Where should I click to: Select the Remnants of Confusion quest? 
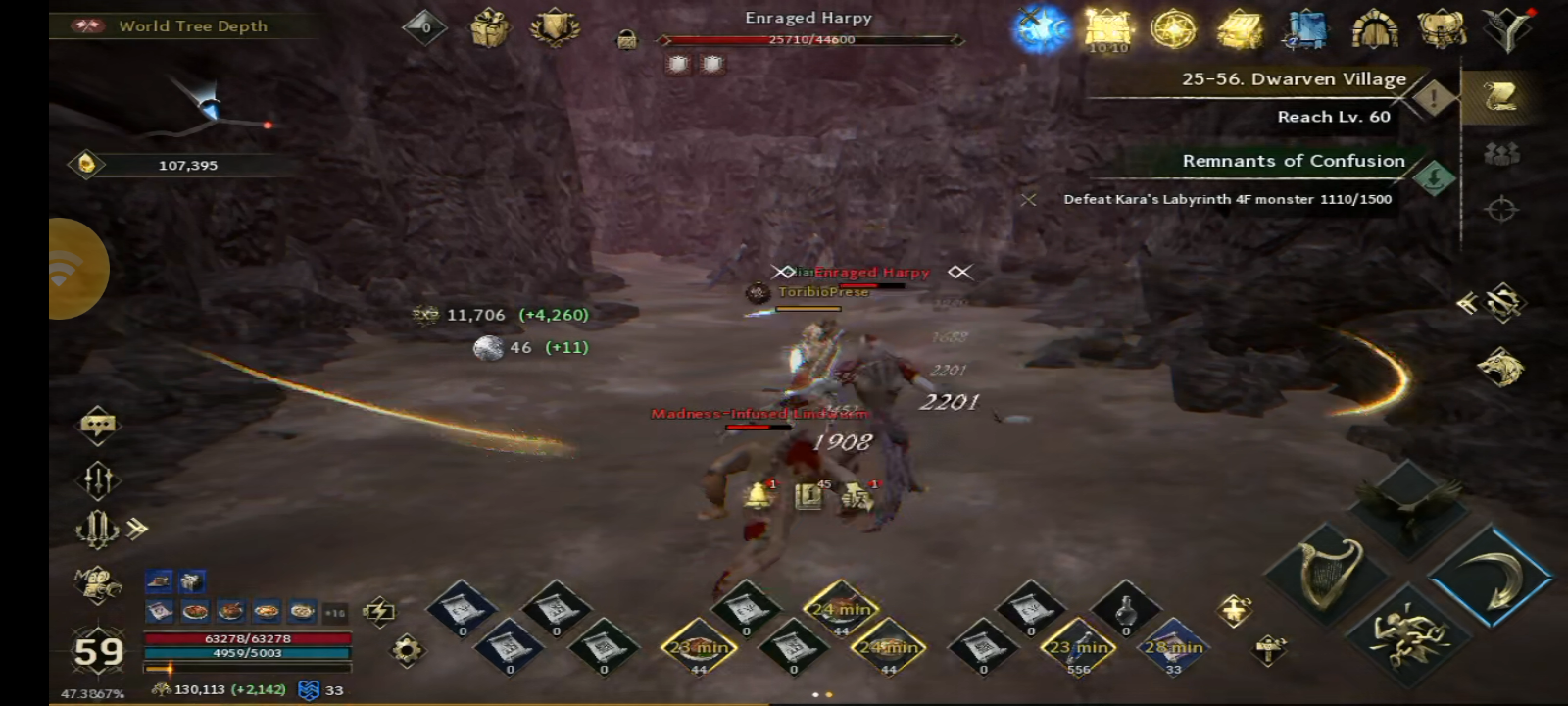1294,161
